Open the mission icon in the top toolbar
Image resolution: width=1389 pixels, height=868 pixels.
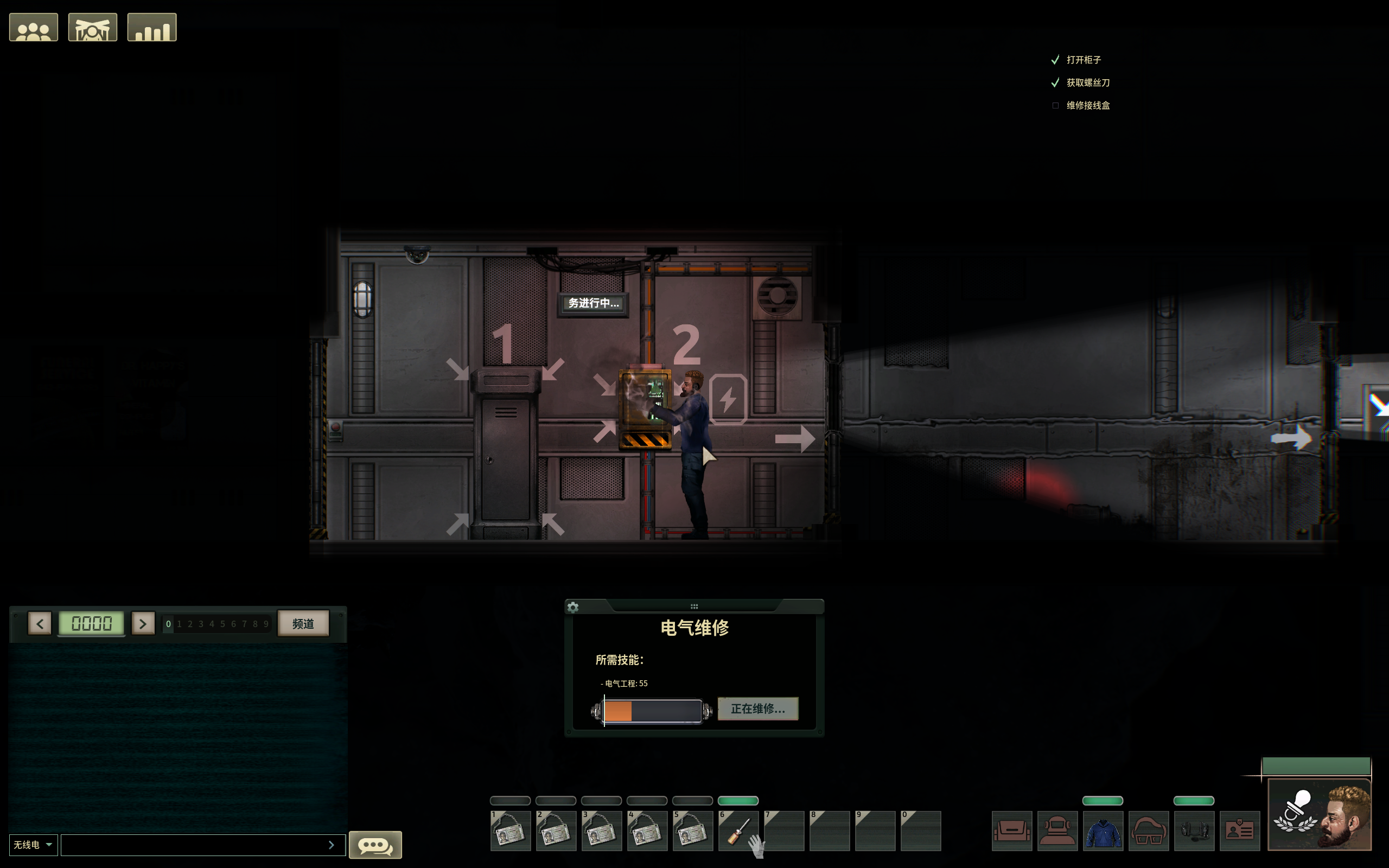(x=92, y=27)
